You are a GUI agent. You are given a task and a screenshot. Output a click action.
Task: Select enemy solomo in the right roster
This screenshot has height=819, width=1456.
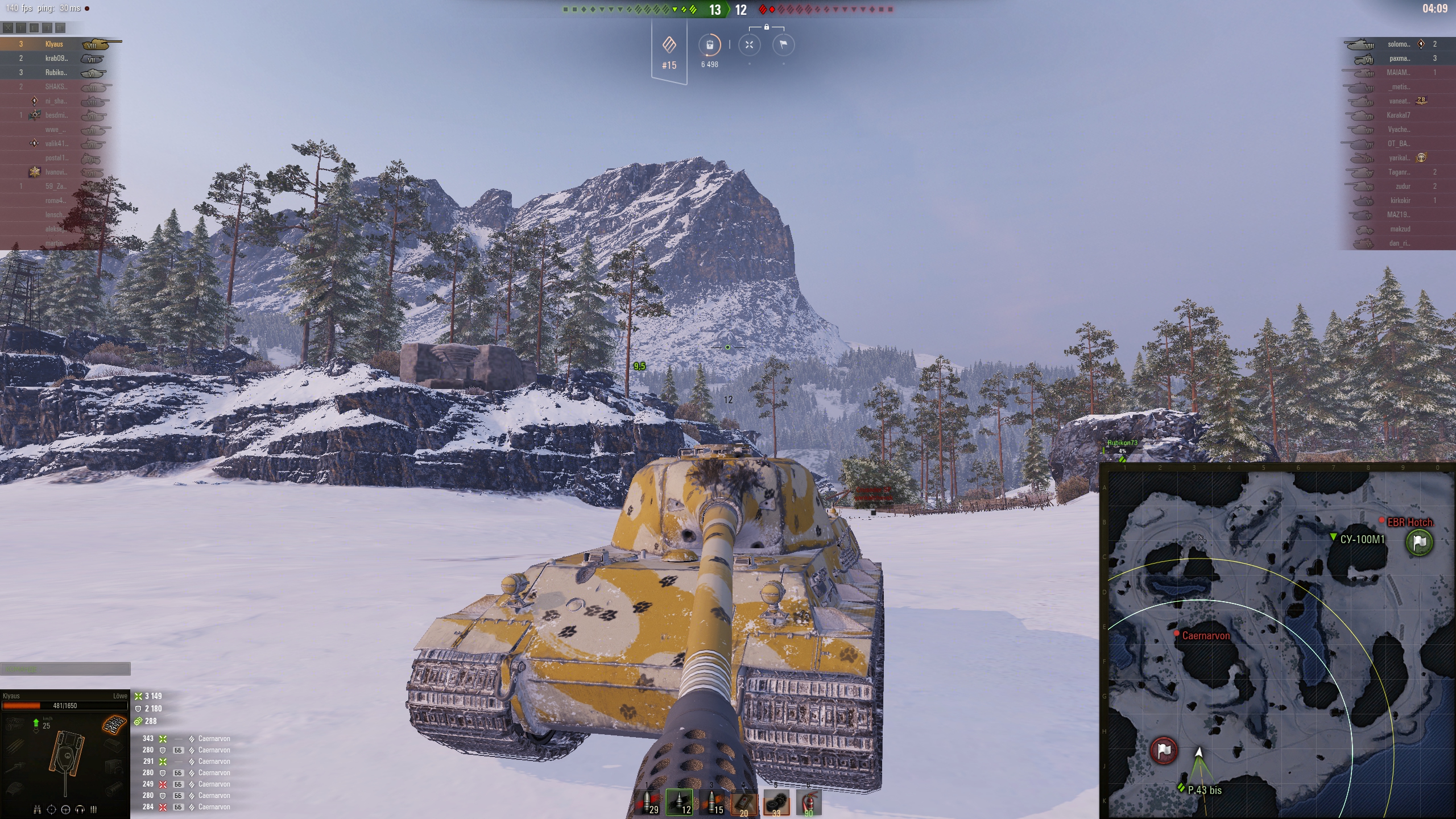click(1398, 44)
